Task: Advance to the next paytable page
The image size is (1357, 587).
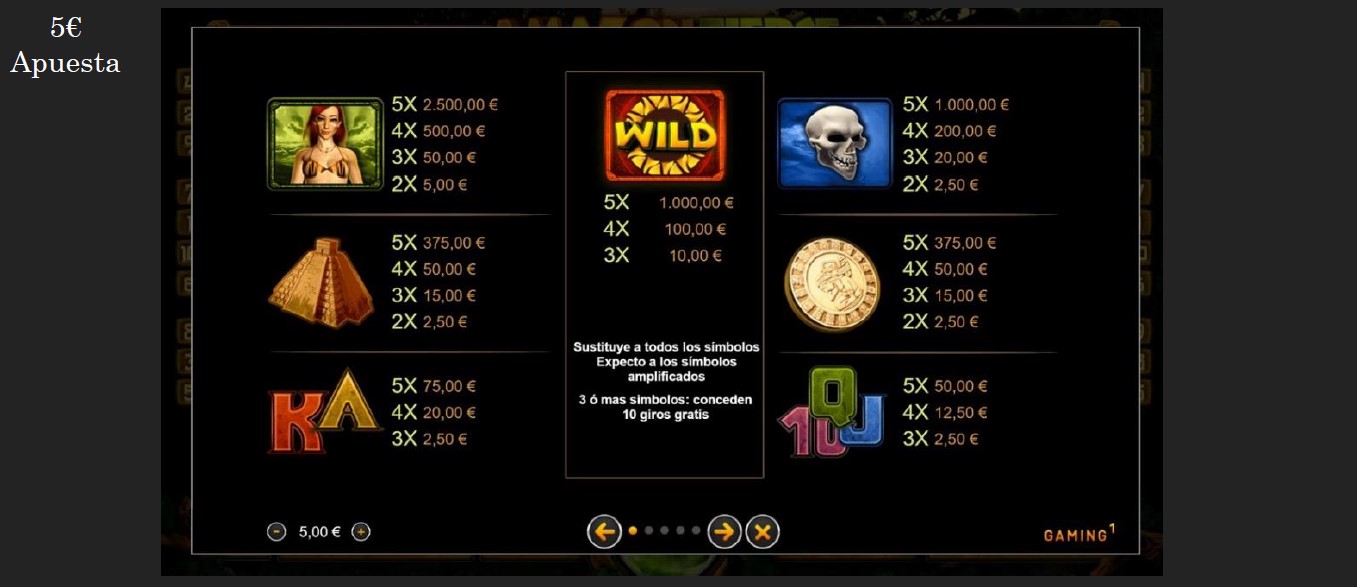Action: [x=724, y=532]
